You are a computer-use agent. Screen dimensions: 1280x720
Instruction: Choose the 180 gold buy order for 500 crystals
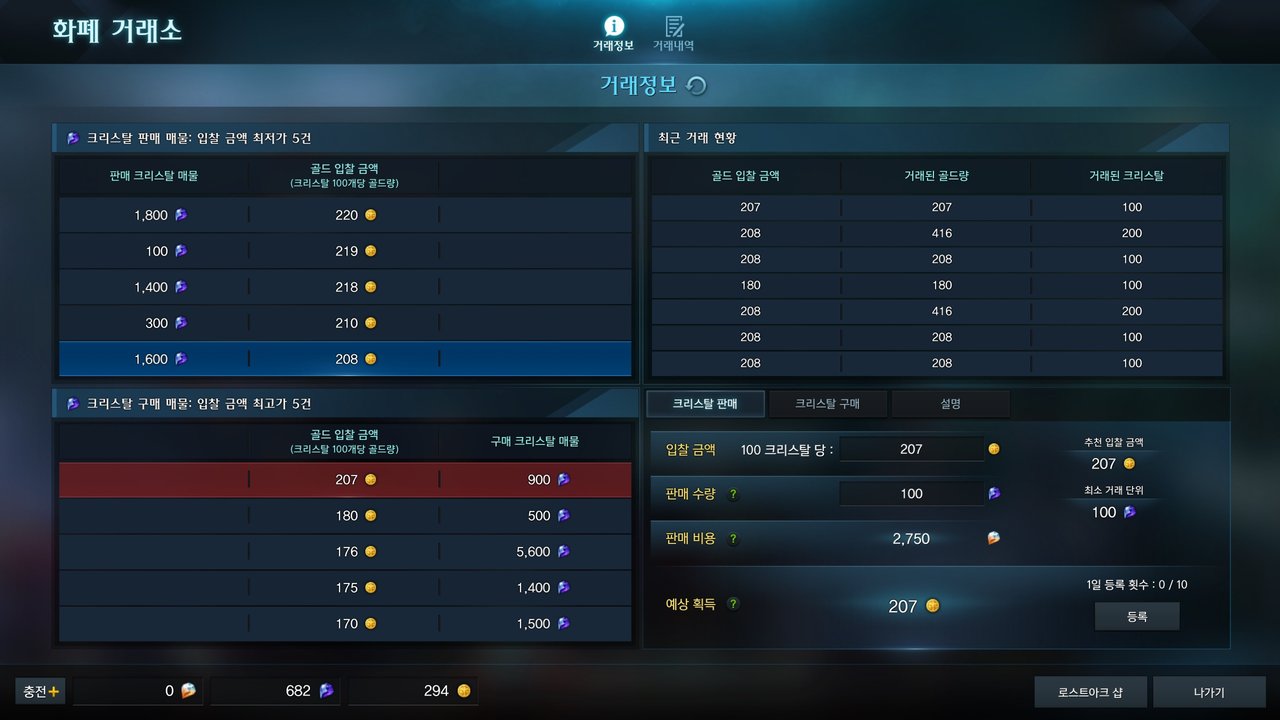pos(345,516)
